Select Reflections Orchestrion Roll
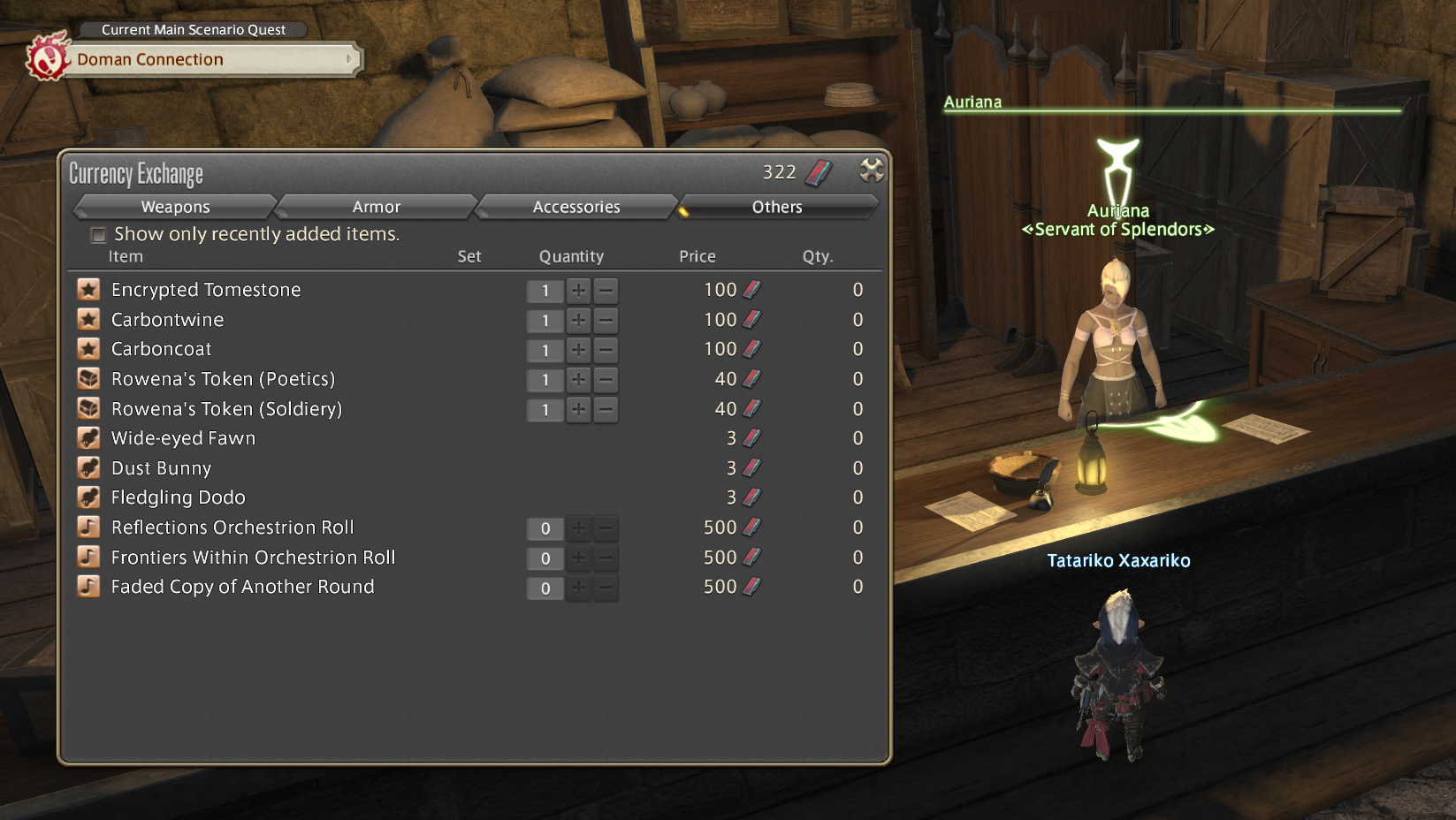This screenshot has height=820, width=1456. 233,528
